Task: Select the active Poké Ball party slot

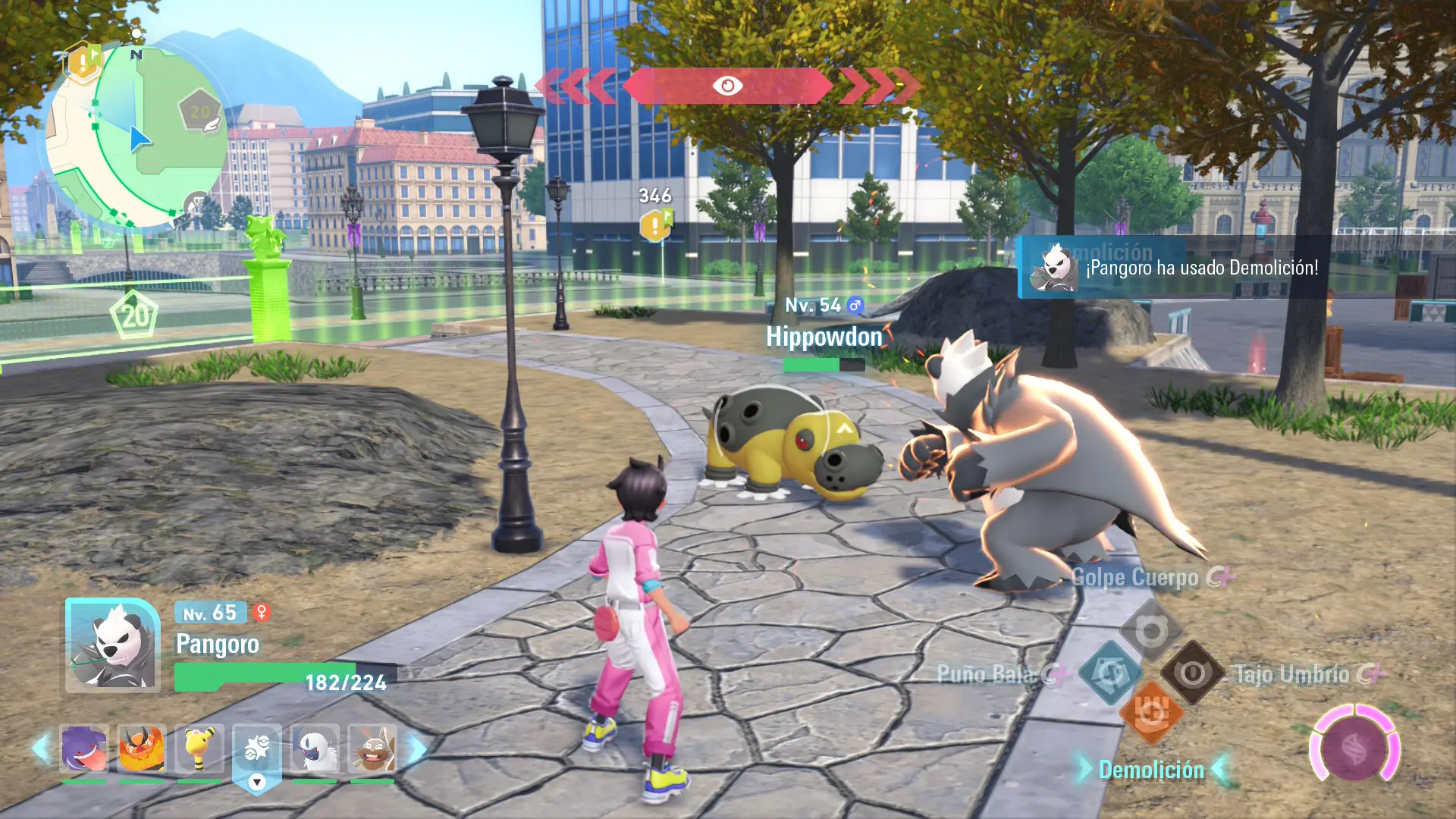Action: tap(257, 750)
